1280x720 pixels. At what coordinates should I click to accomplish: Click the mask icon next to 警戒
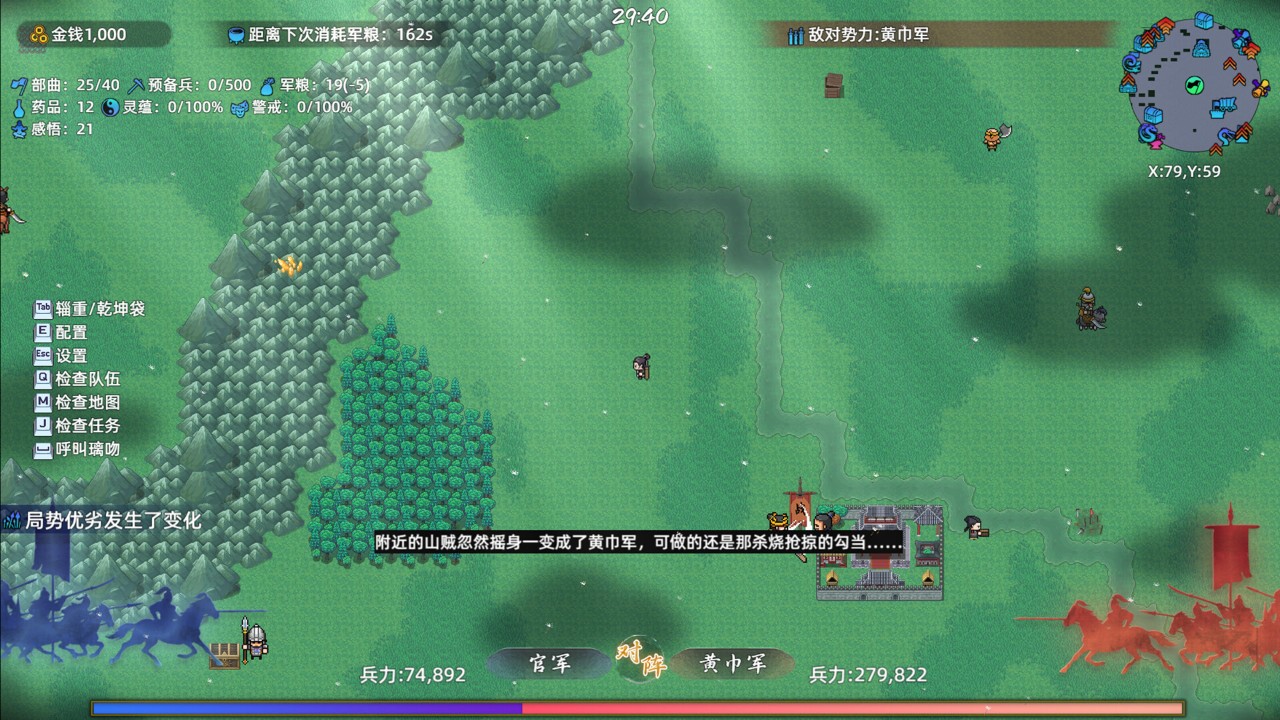[239, 109]
